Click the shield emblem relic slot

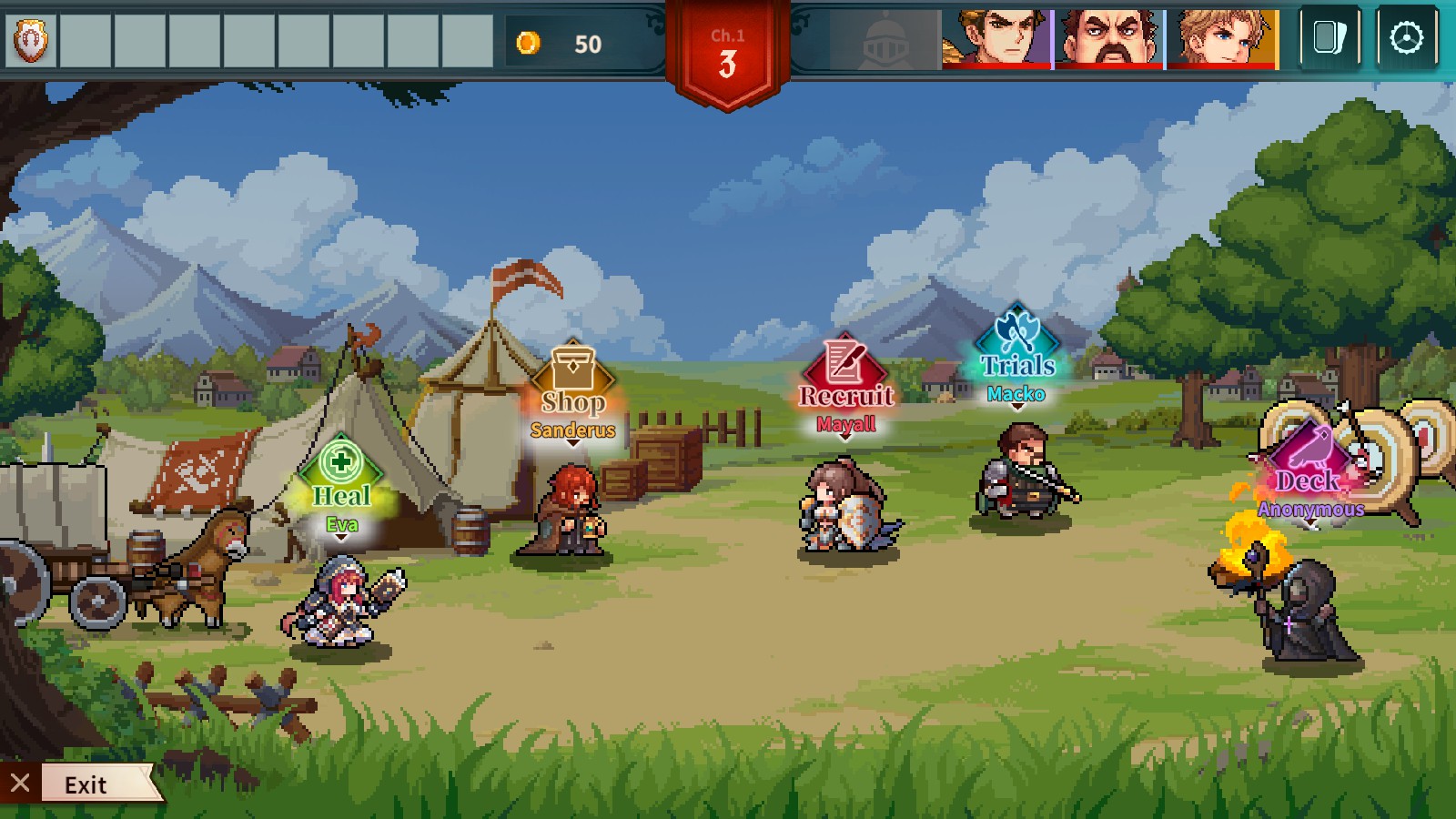click(30, 40)
